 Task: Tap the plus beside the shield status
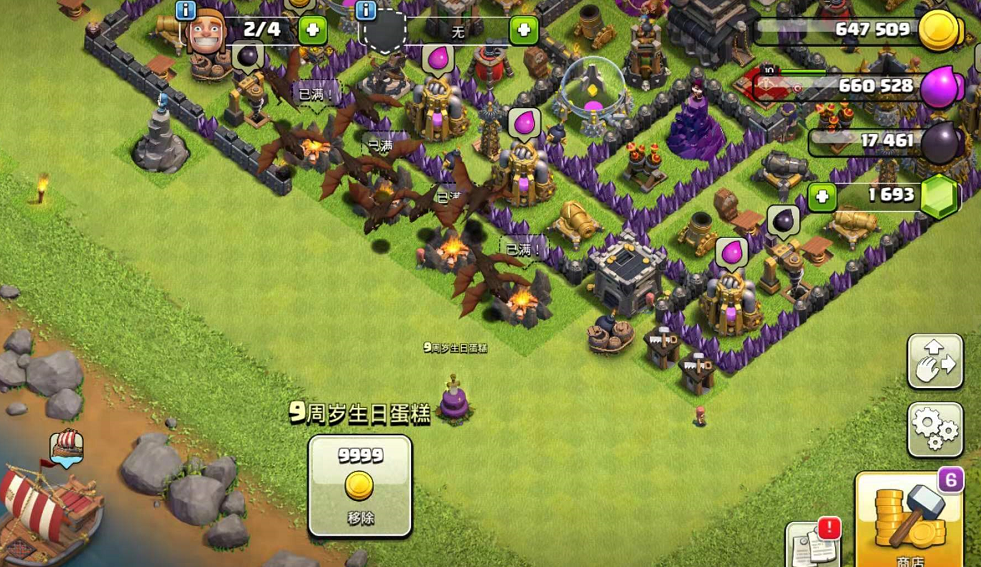click(523, 30)
